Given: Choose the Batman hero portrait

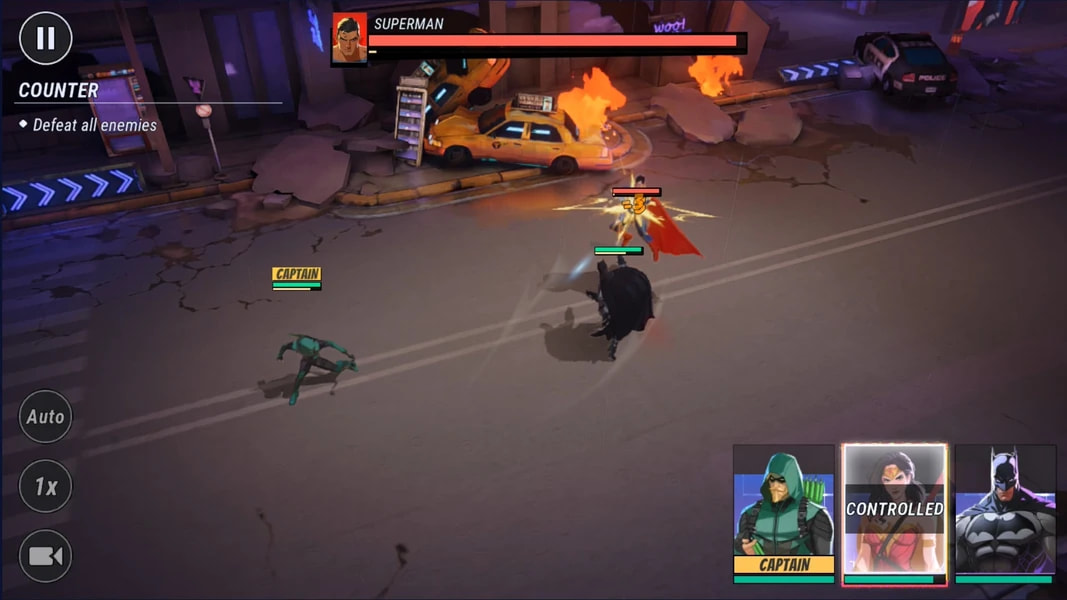Looking at the screenshot, I should [1005, 510].
